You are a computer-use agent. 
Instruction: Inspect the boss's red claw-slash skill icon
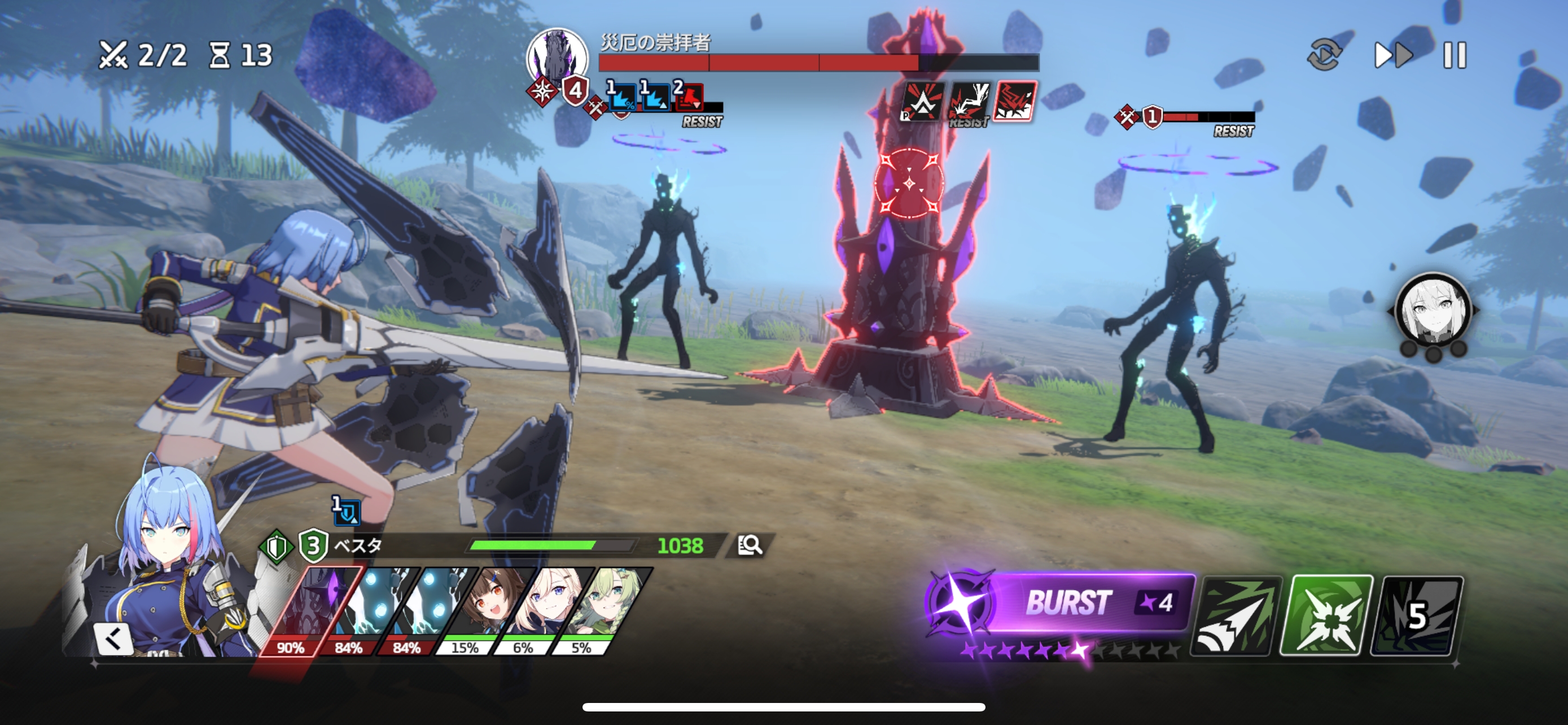(x=1014, y=101)
